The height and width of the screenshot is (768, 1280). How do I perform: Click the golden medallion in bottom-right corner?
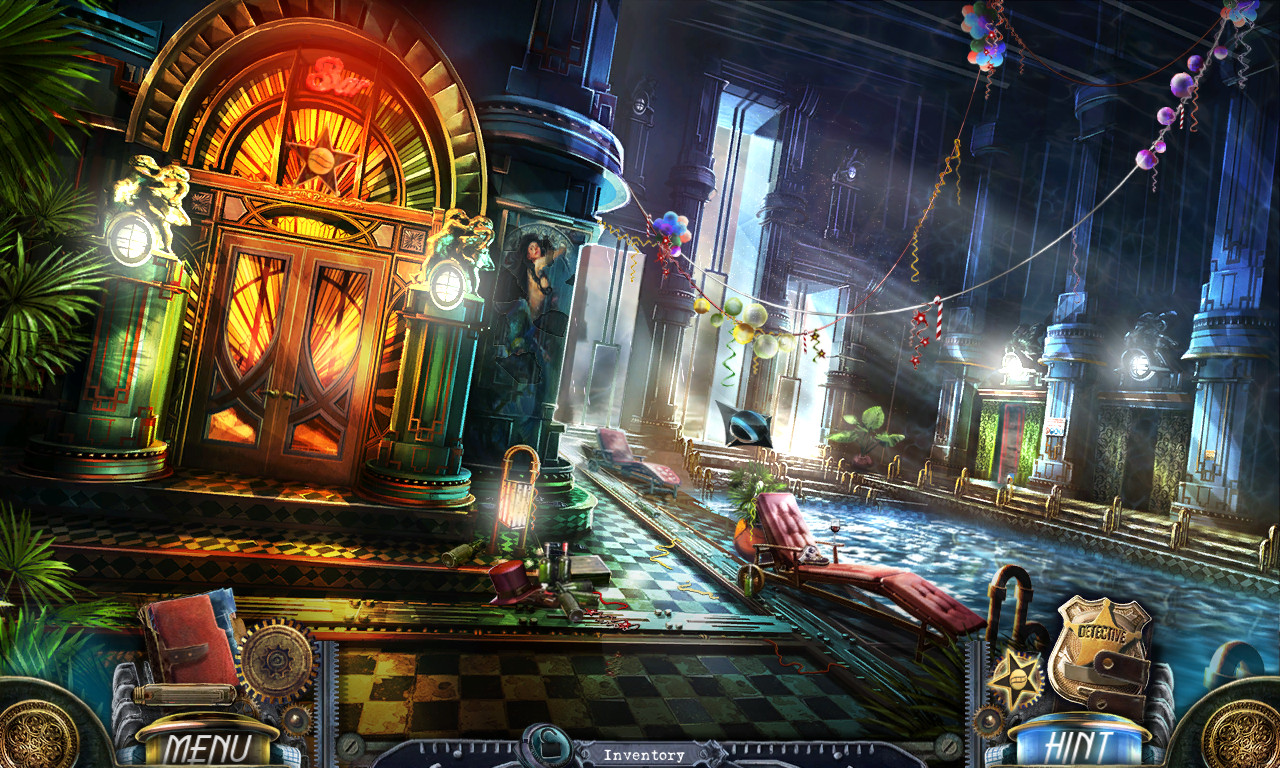[x=1243, y=740]
